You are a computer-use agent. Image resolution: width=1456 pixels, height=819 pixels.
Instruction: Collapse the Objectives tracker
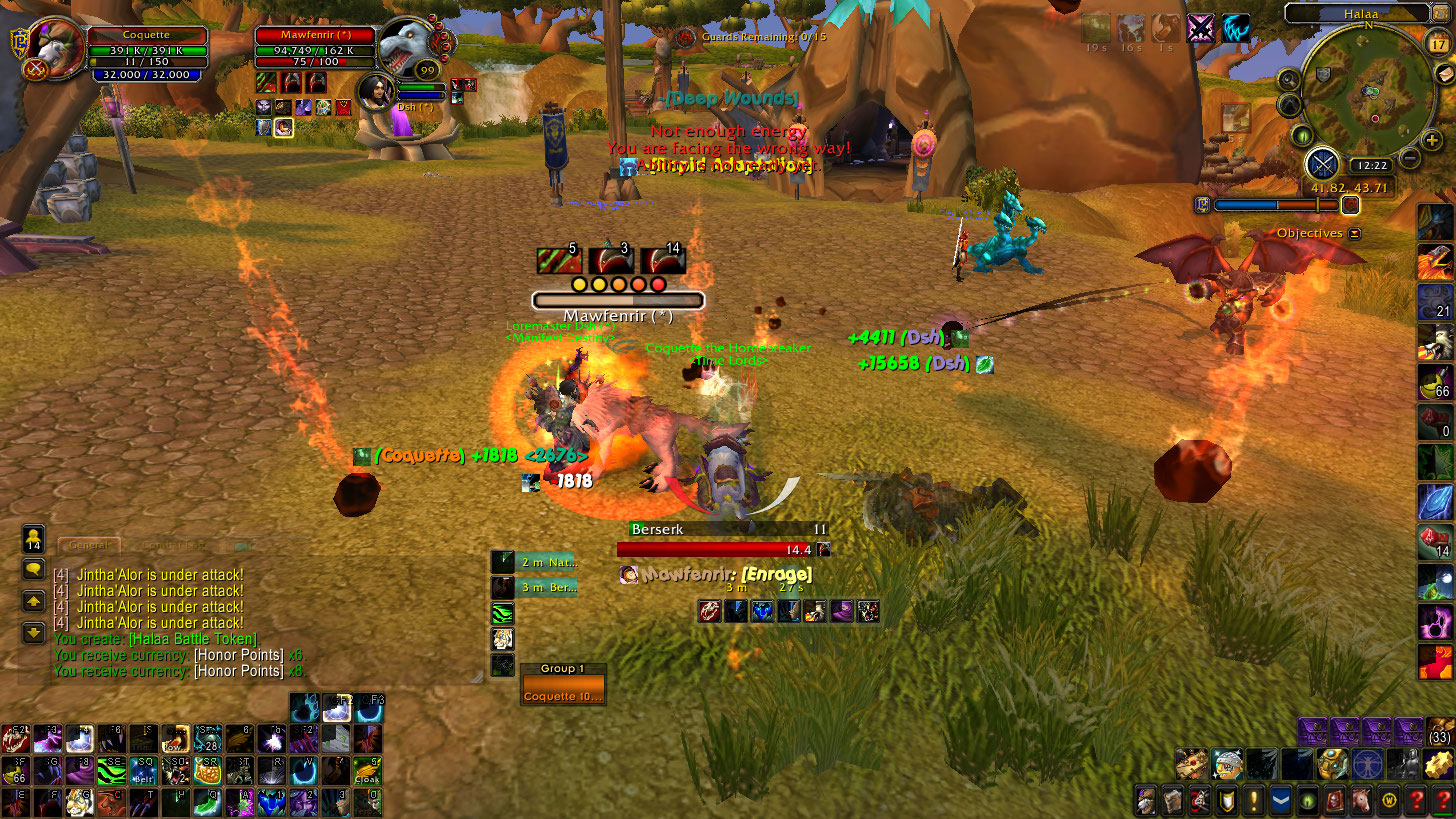(1354, 233)
